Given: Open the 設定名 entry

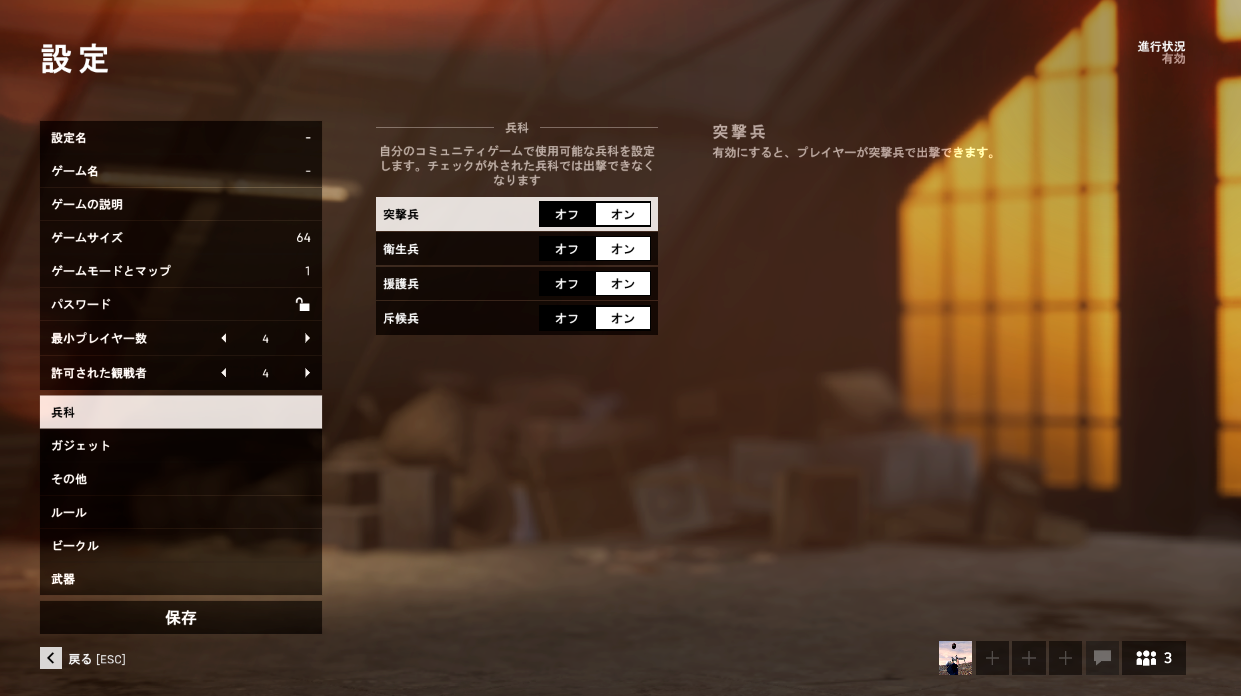Looking at the screenshot, I should 180,138.
